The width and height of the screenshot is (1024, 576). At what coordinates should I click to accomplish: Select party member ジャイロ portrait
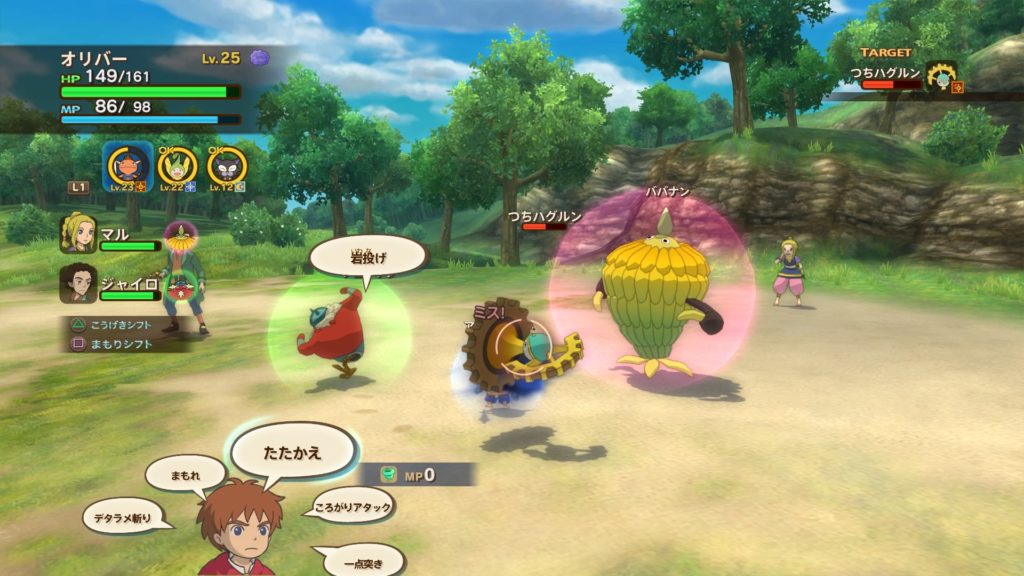click(78, 283)
